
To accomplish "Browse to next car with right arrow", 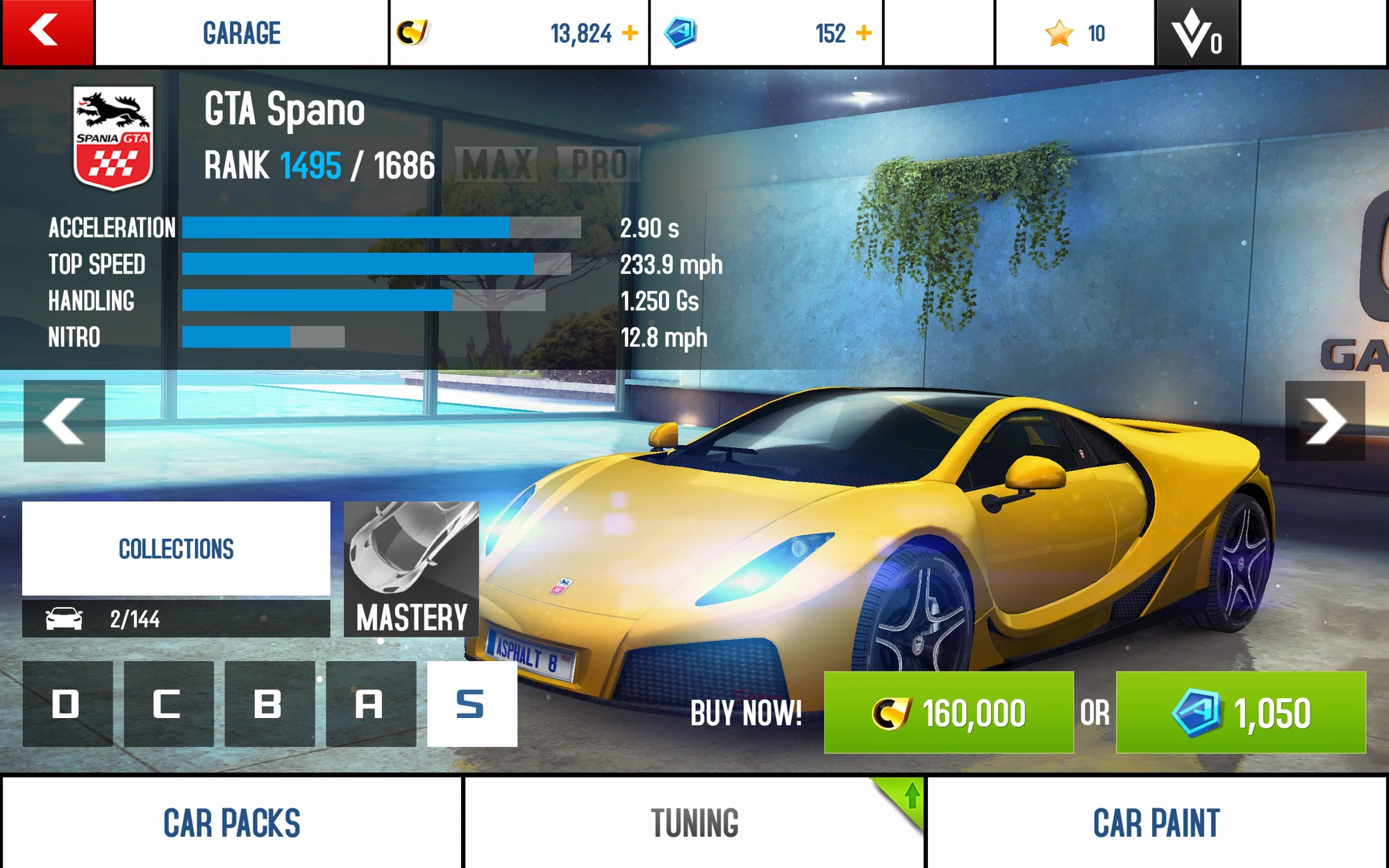I will tap(1326, 420).
